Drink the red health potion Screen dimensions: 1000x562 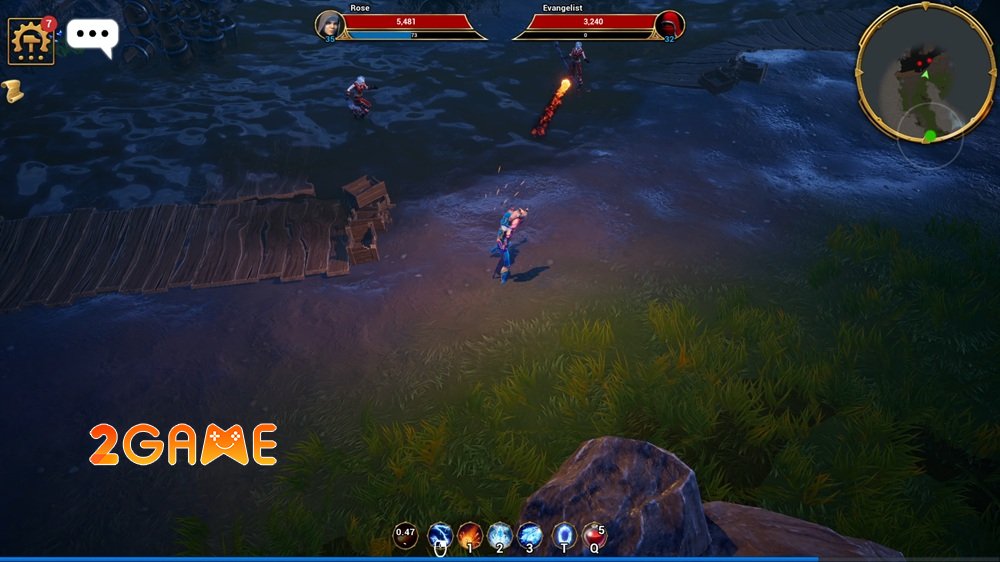[x=595, y=535]
